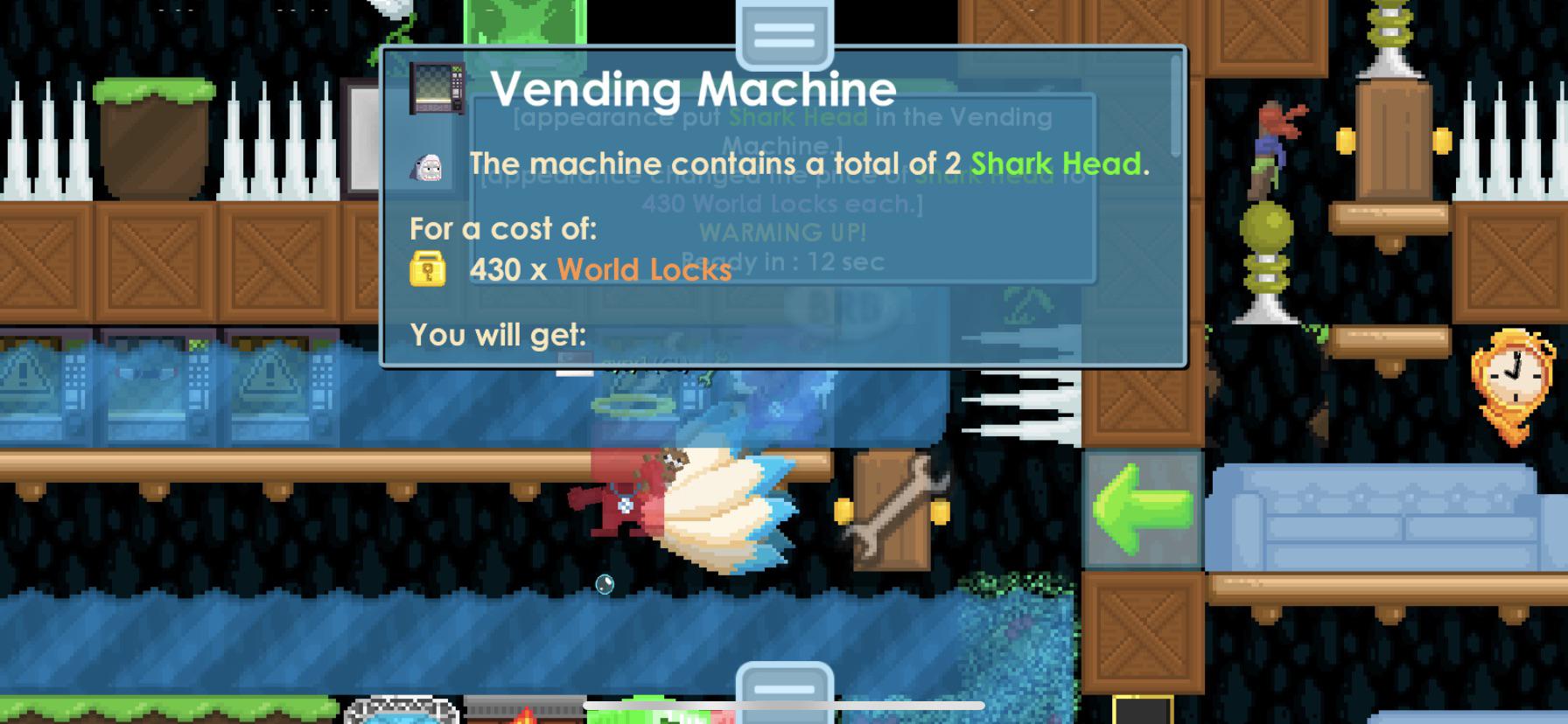Click the WARMING UP status message in chat
Image resolution: width=1568 pixels, height=724 pixels.
click(783, 232)
